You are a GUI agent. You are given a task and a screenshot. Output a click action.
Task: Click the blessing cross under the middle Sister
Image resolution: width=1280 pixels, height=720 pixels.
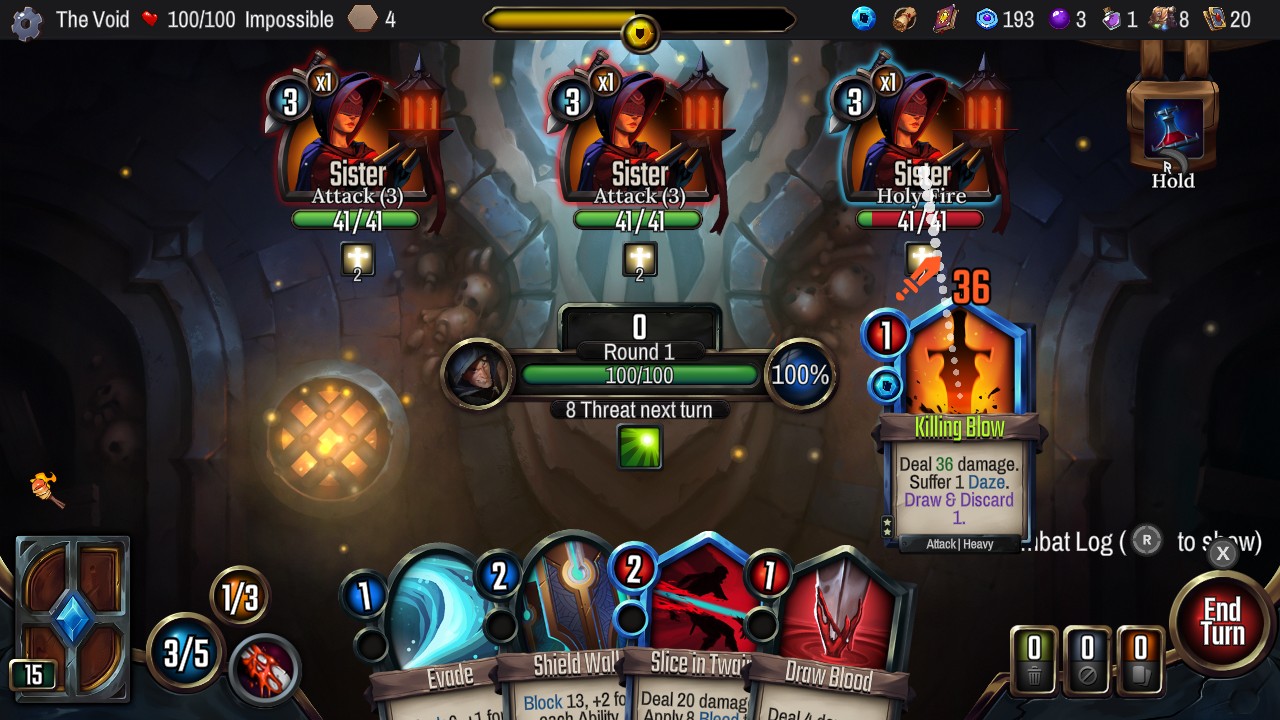coord(638,260)
